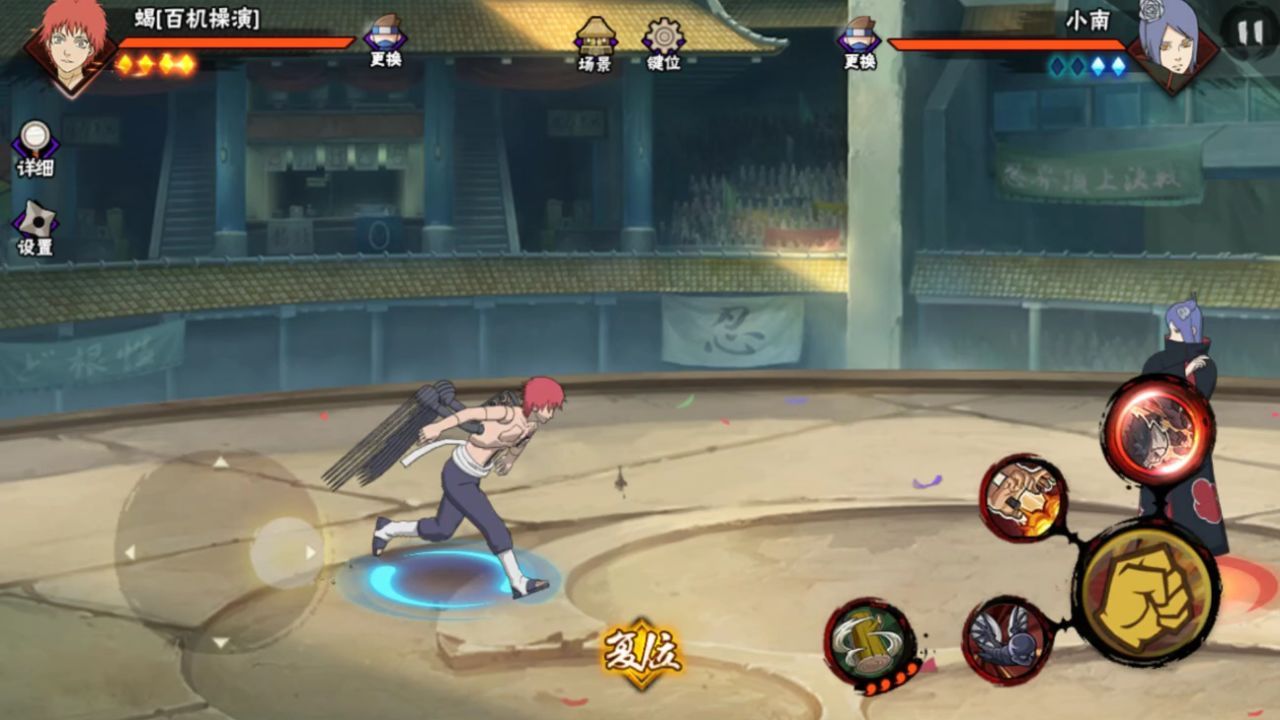This screenshot has width=1280, height=720.
Task: Activate the red-glowing ultimate skill icon
Action: click(x=1158, y=430)
